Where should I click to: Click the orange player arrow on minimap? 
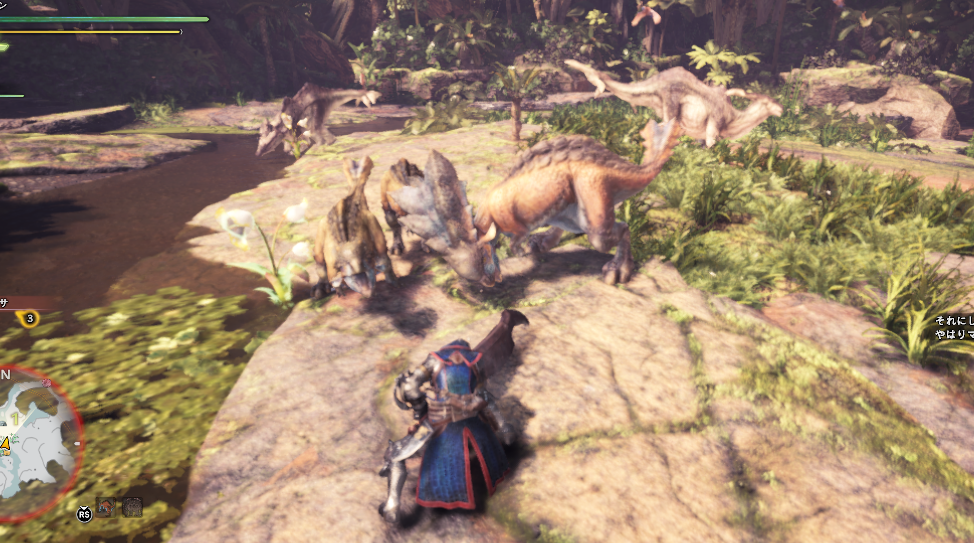pyautogui.click(x=5, y=443)
